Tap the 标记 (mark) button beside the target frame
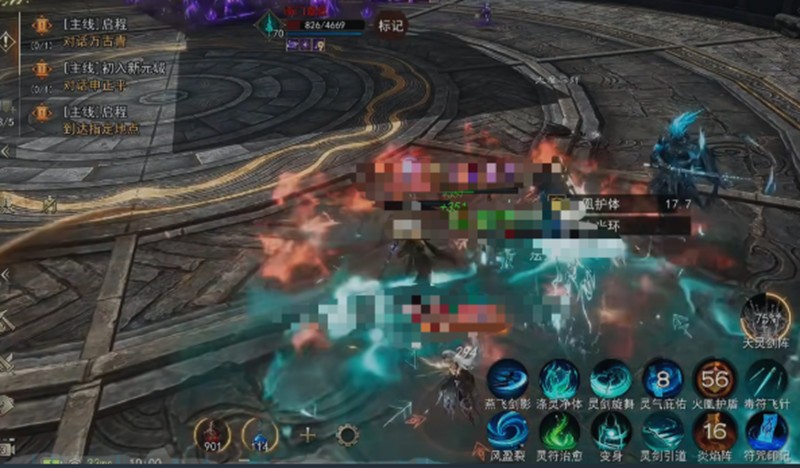This screenshot has width=800, height=468. (390, 26)
